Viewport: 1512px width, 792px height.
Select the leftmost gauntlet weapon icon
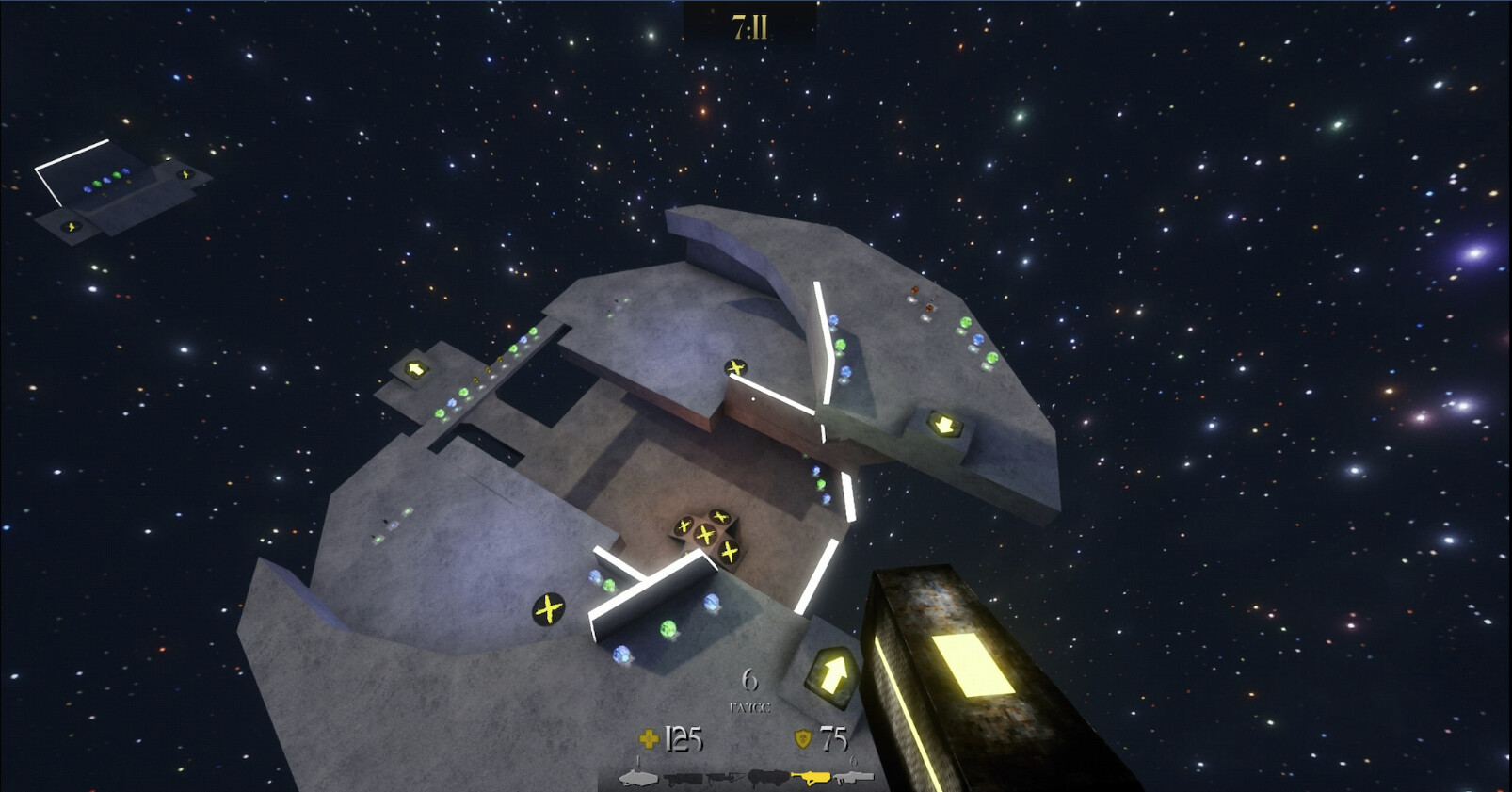tap(640, 777)
